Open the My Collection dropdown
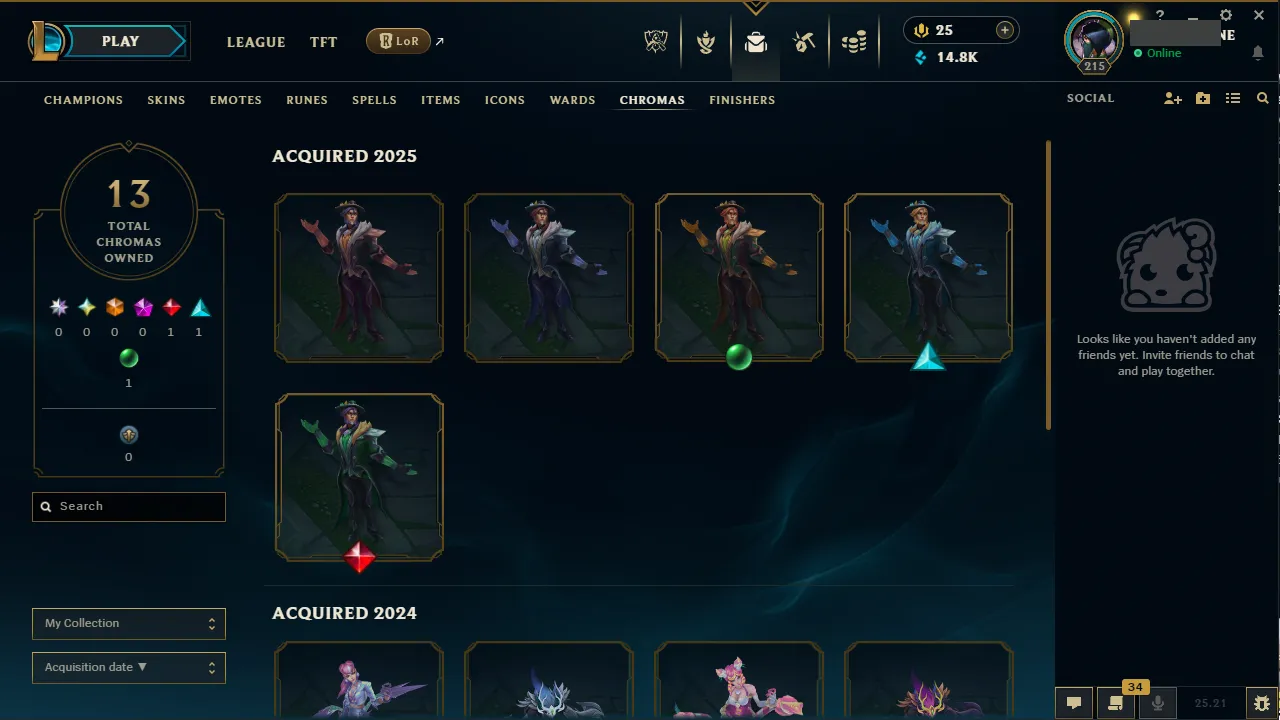 [128, 623]
